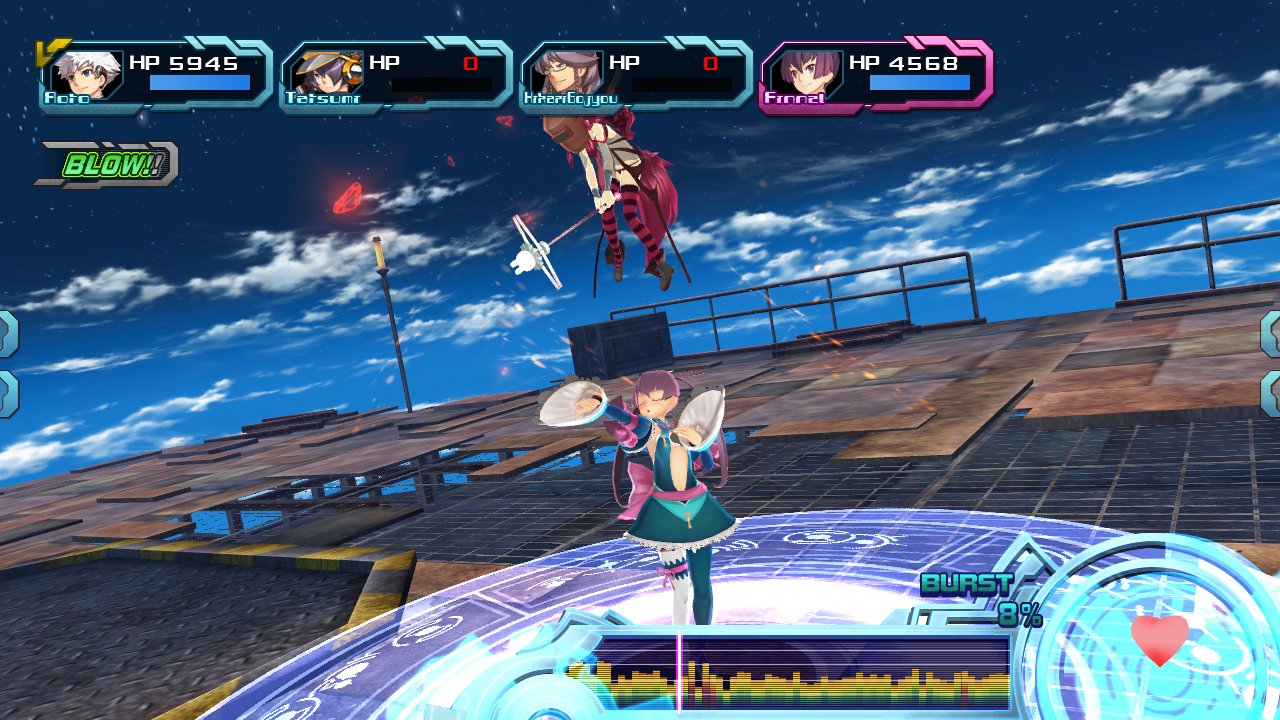The width and height of the screenshot is (1280, 720).
Task: Click the red heart in the Burst gauge
Action: pos(1160,638)
